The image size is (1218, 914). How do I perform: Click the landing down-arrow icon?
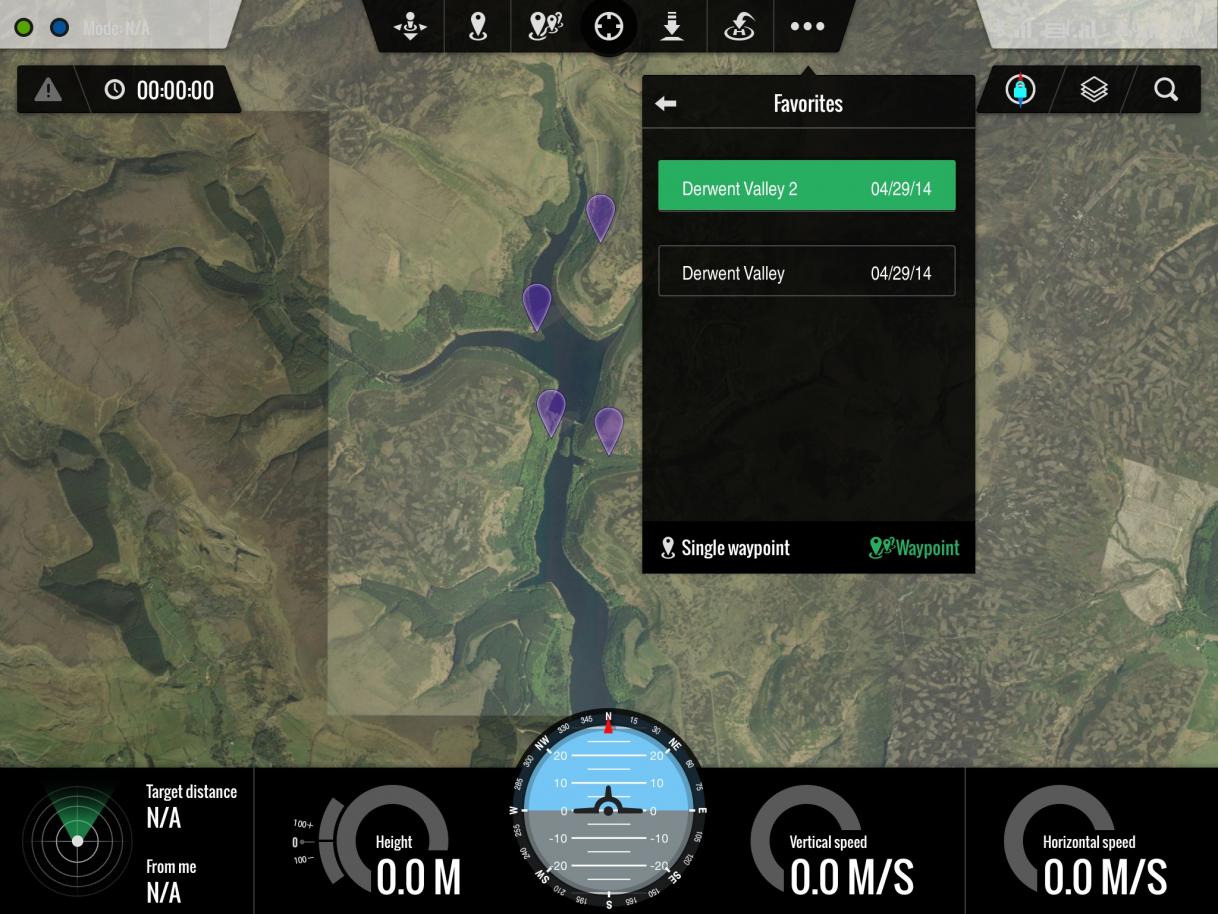click(673, 27)
